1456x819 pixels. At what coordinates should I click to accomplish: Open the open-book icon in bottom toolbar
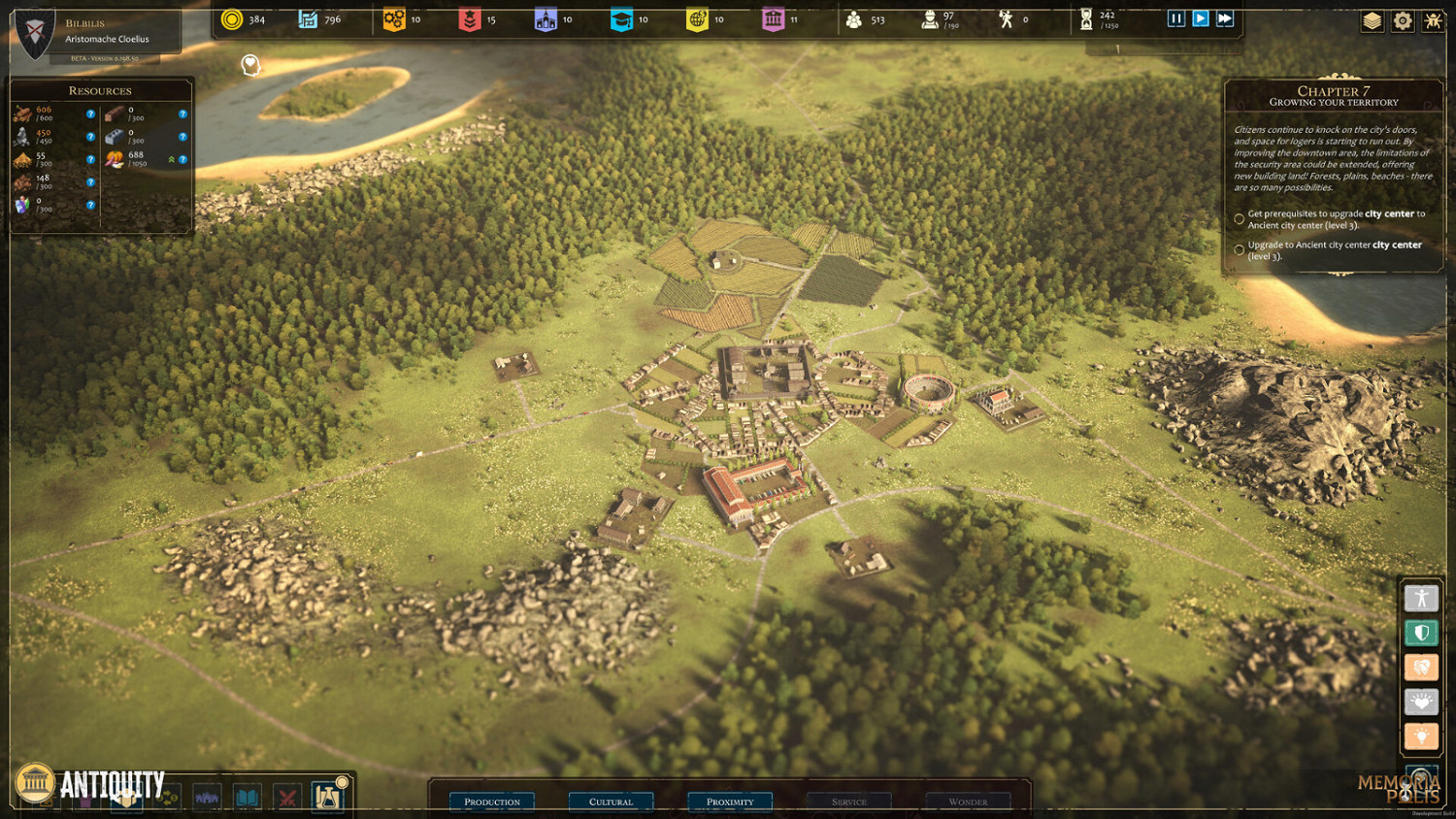pyautogui.click(x=248, y=798)
